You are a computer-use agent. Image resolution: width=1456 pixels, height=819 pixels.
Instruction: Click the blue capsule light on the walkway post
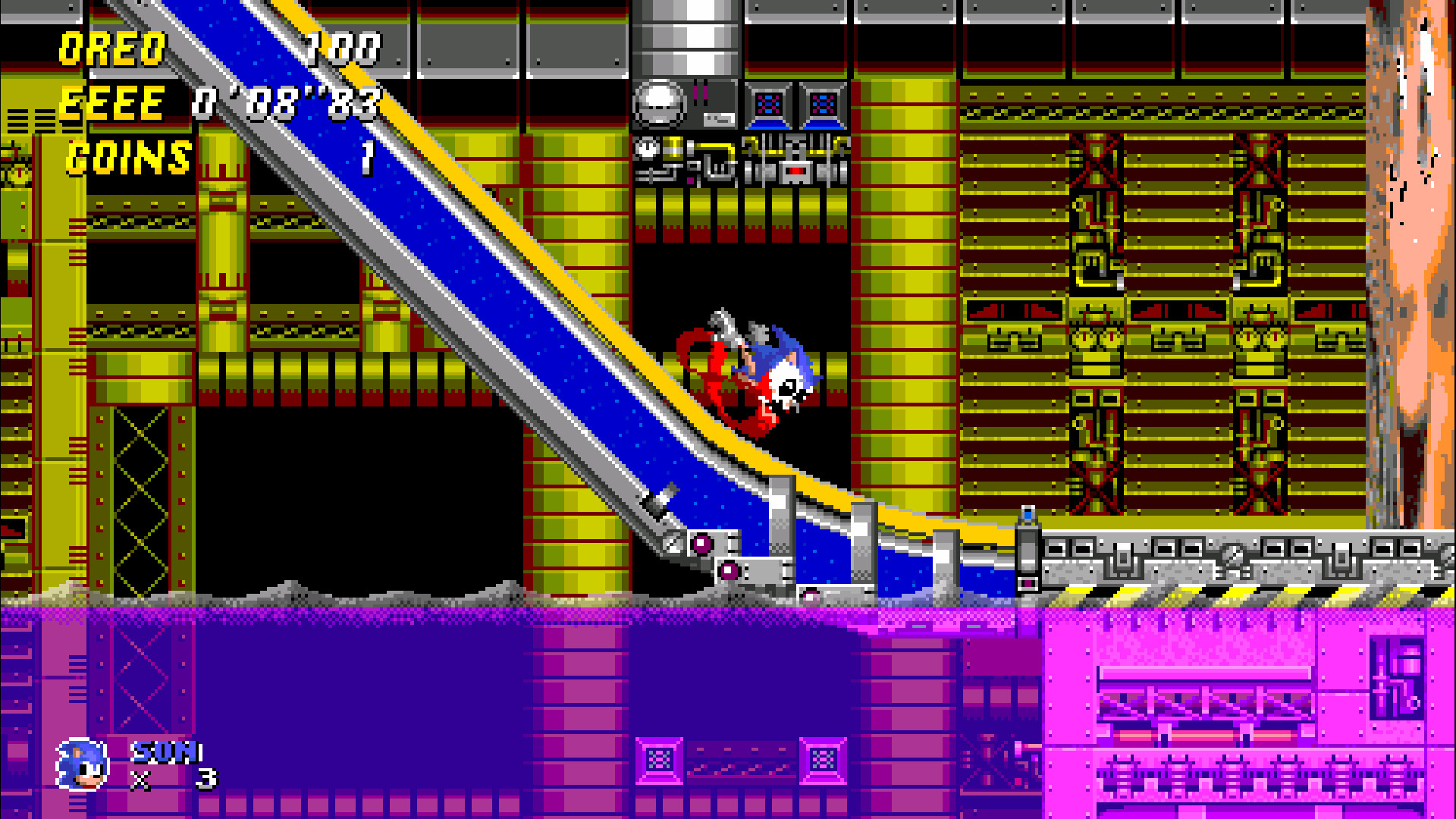pyautogui.click(x=1028, y=514)
